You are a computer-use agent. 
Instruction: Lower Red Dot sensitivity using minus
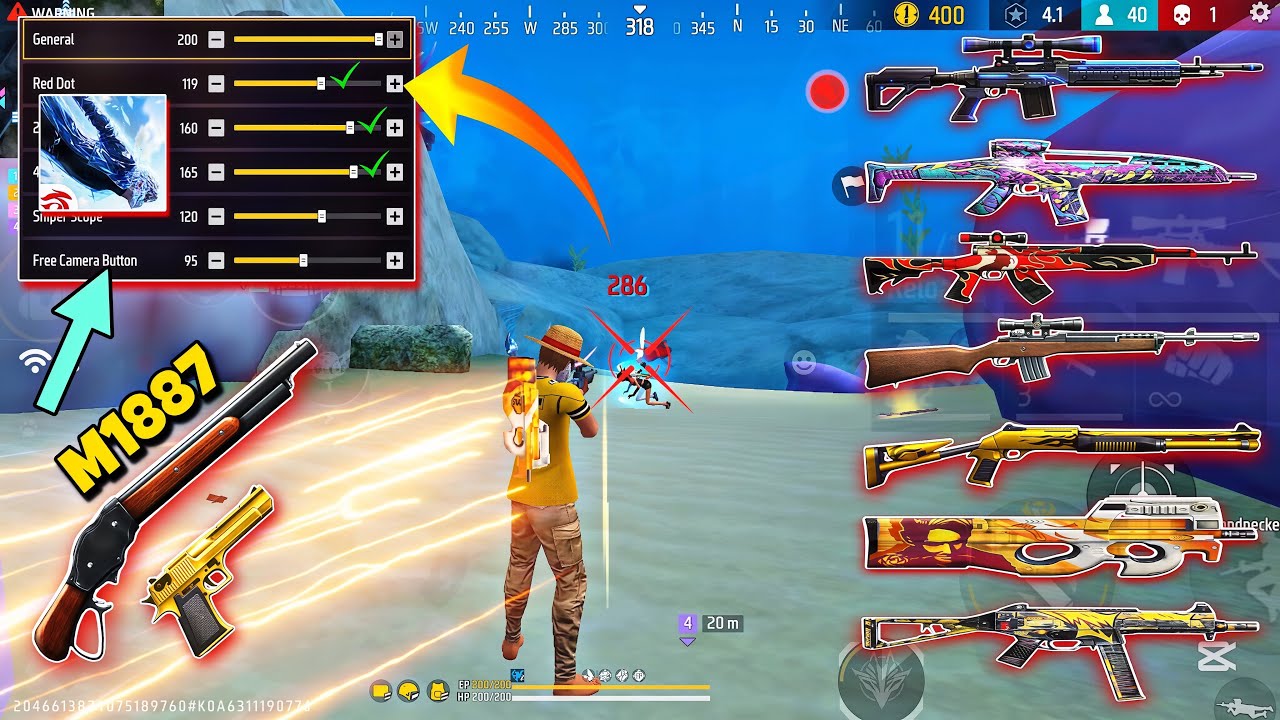click(x=216, y=84)
